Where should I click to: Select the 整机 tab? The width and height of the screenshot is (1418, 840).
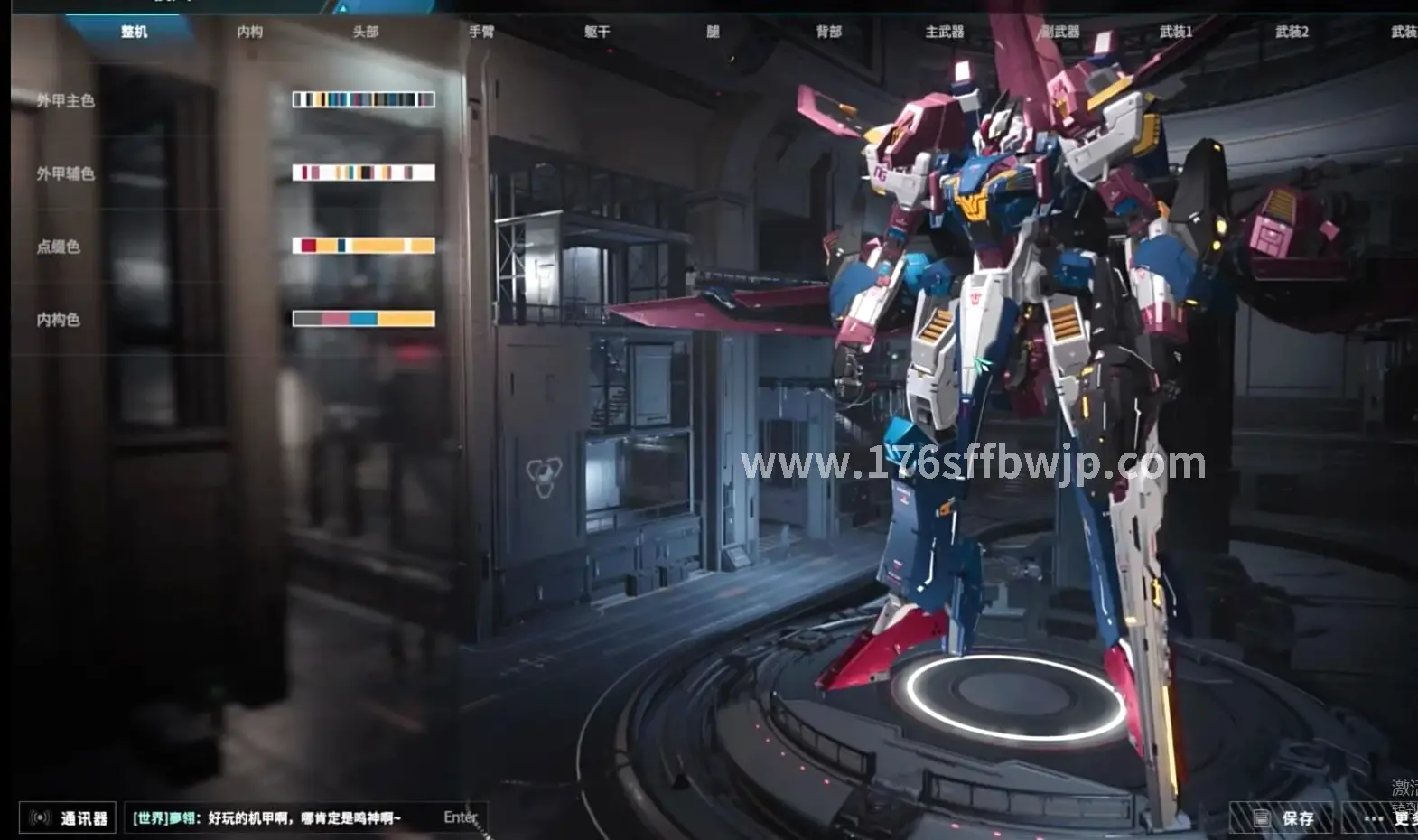click(x=134, y=32)
